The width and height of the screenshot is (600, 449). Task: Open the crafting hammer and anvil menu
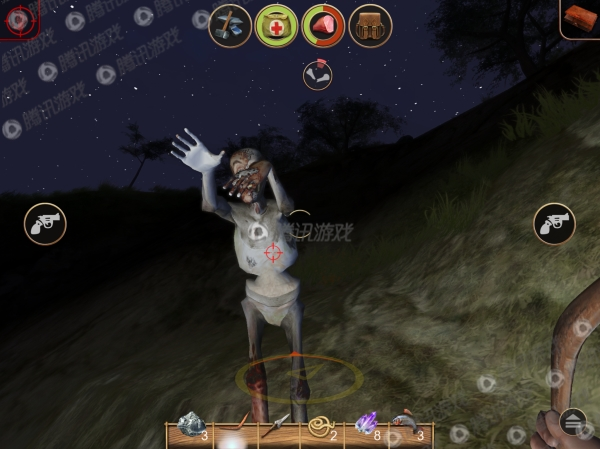coord(229,26)
